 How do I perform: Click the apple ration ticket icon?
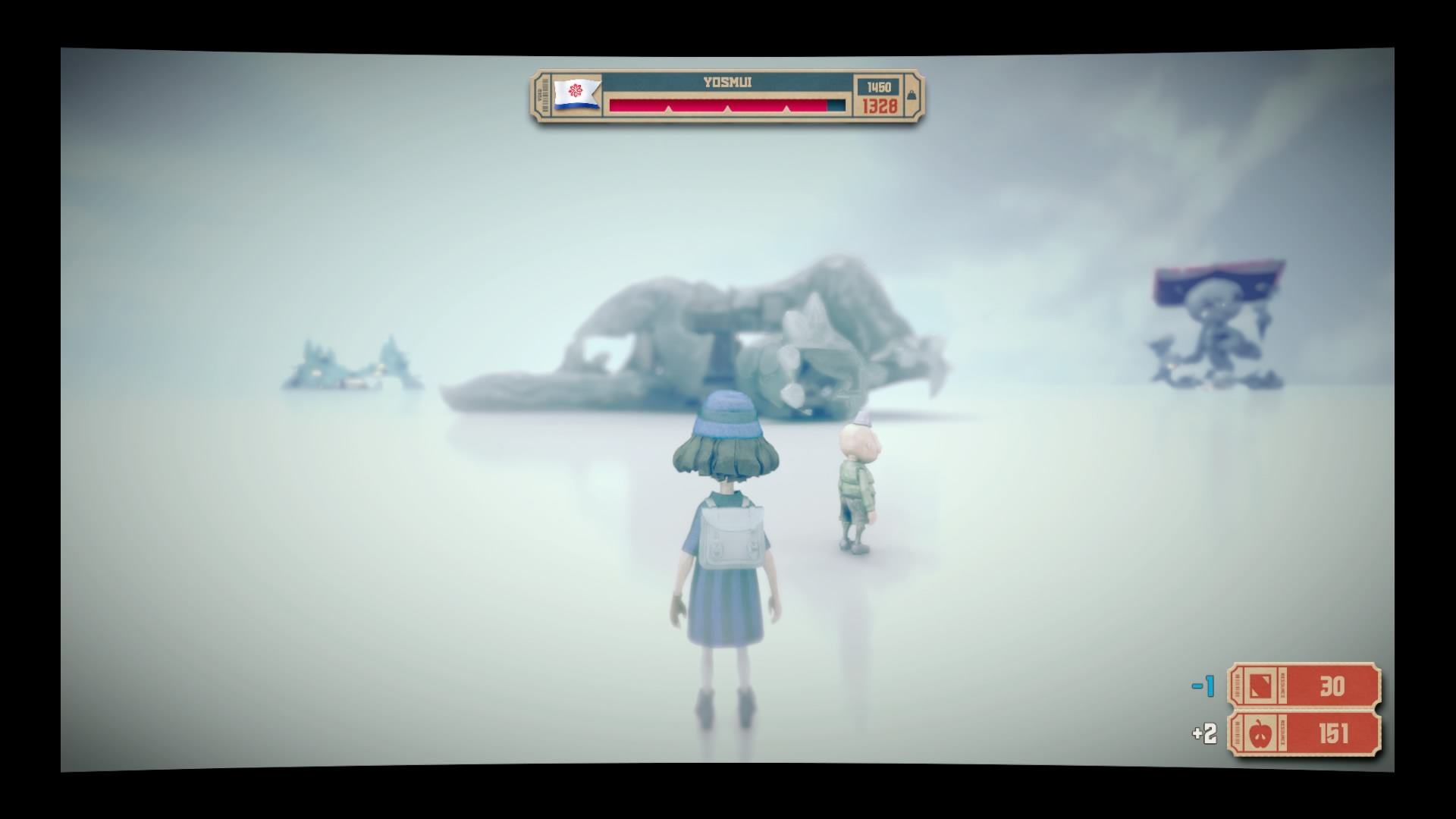pyautogui.click(x=1260, y=733)
